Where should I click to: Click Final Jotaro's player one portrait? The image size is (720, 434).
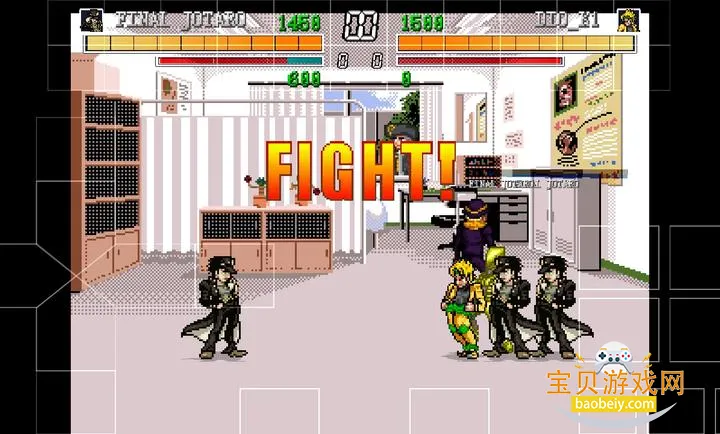pos(92,20)
